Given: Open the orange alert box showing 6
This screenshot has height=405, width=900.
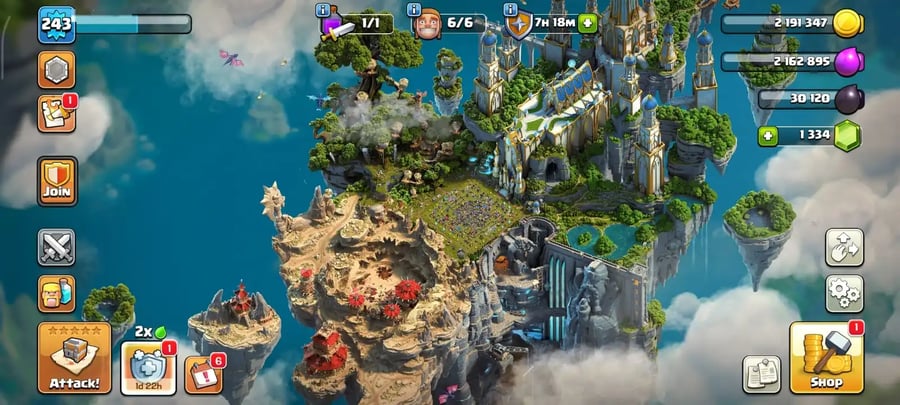Looking at the screenshot, I should point(204,373).
